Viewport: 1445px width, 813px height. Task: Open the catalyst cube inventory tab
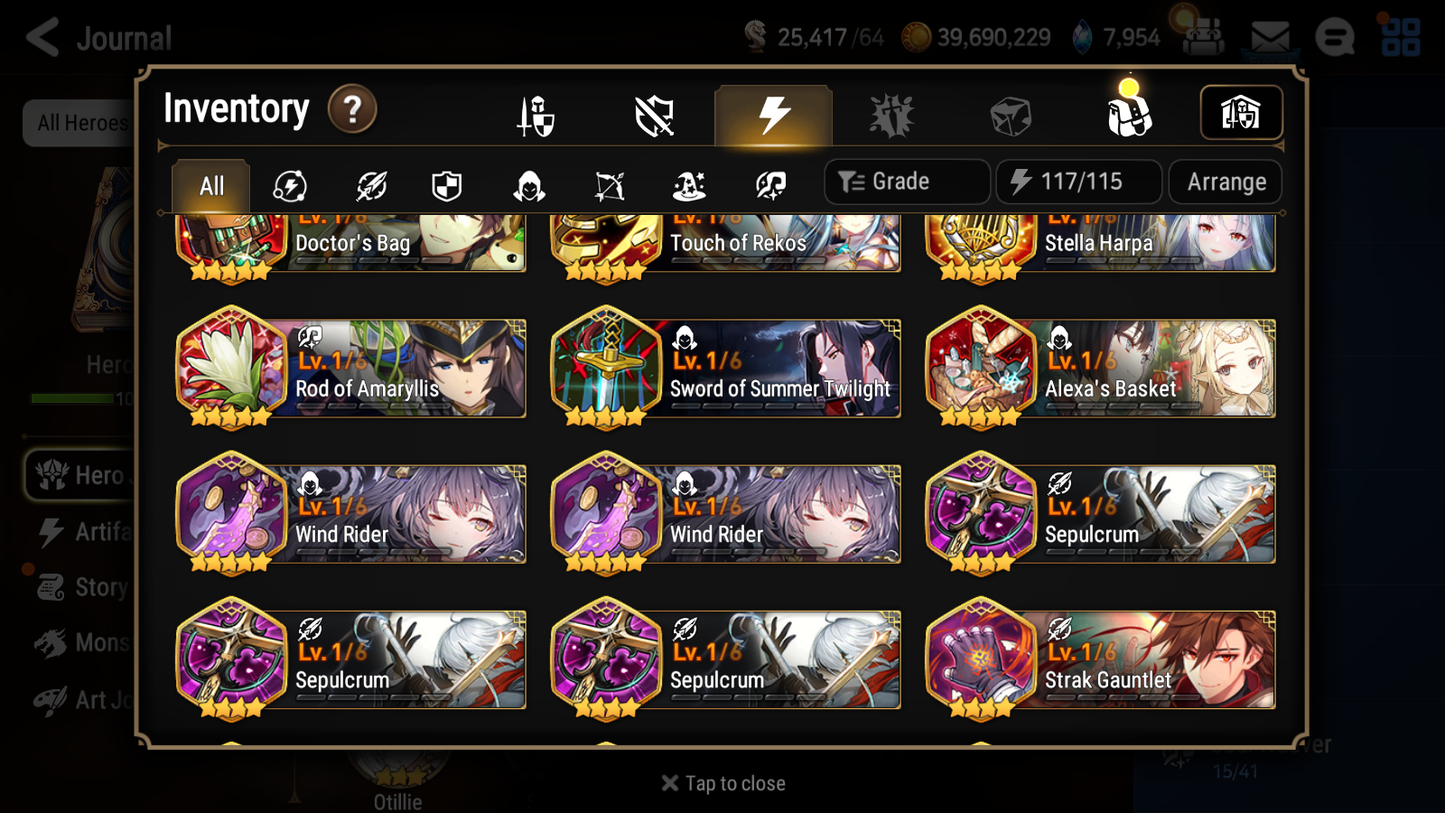[1011, 114]
